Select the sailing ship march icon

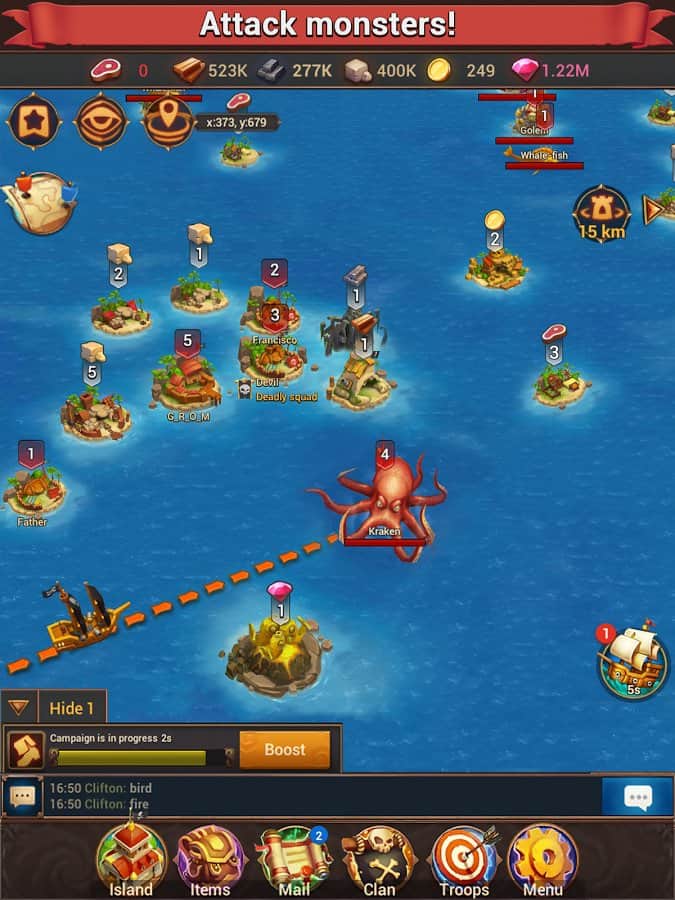(x=633, y=661)
